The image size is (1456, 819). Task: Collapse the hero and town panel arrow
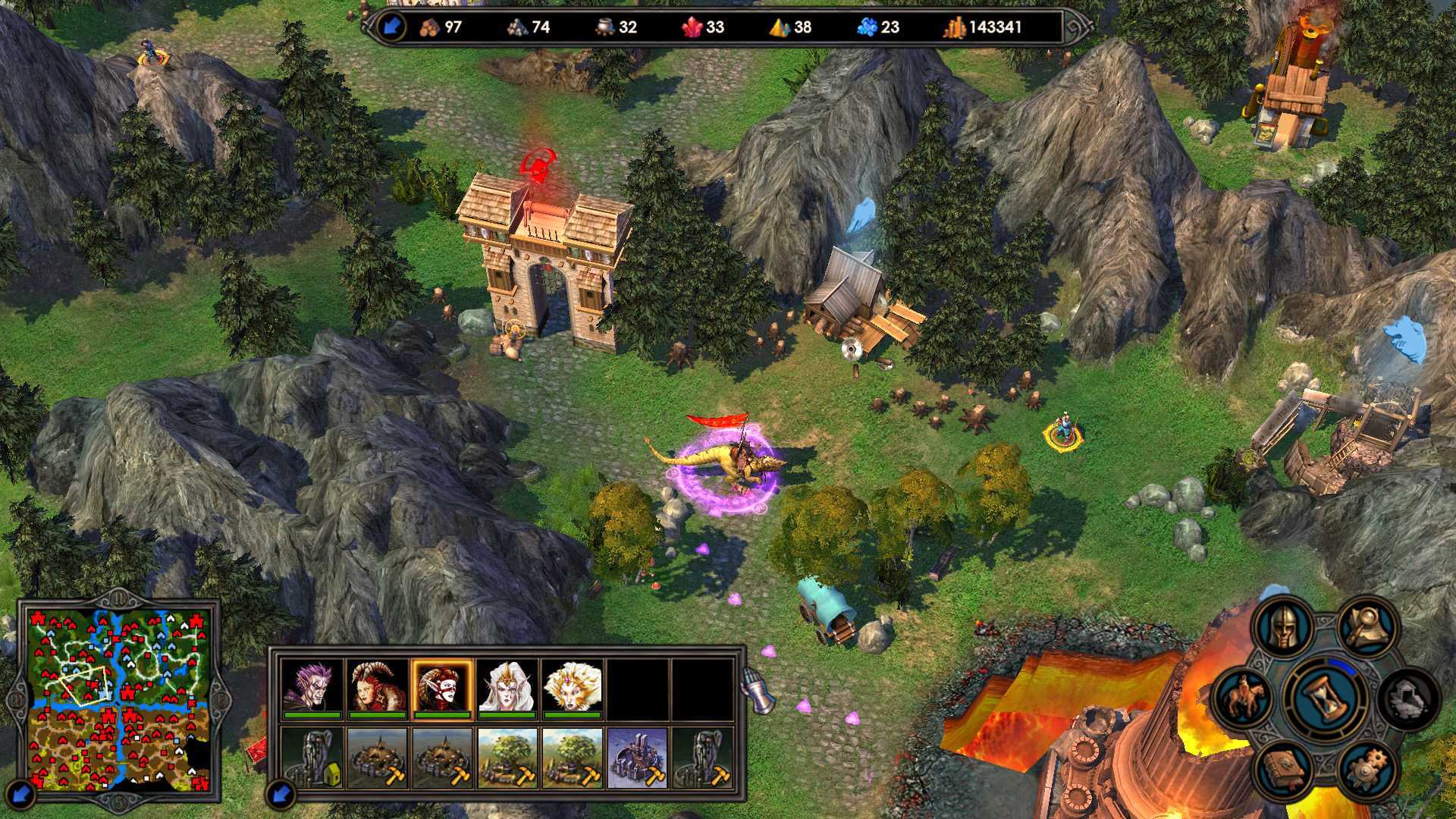tap(281, 794)
